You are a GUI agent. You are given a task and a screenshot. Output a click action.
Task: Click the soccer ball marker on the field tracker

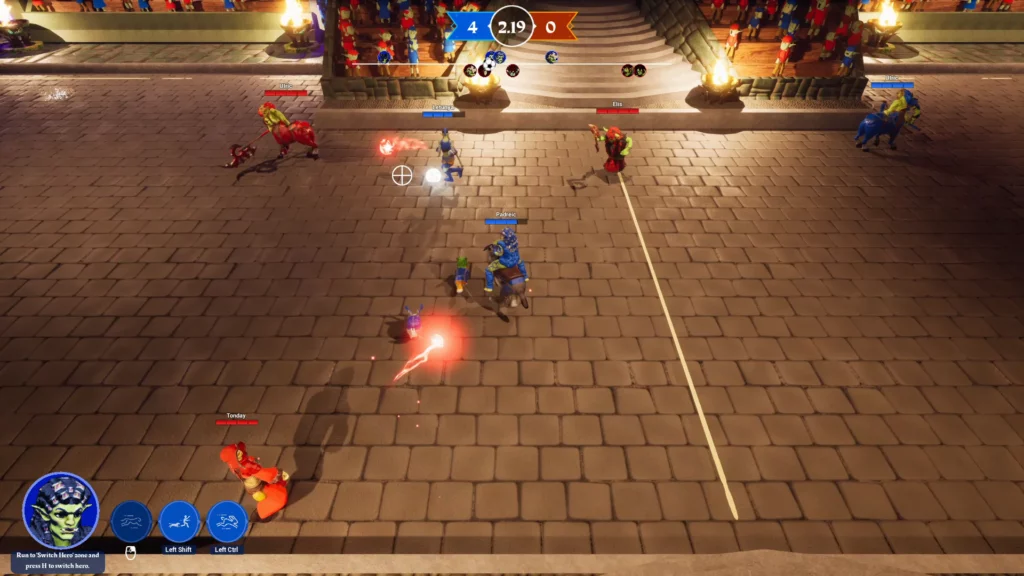pos(489,66)
